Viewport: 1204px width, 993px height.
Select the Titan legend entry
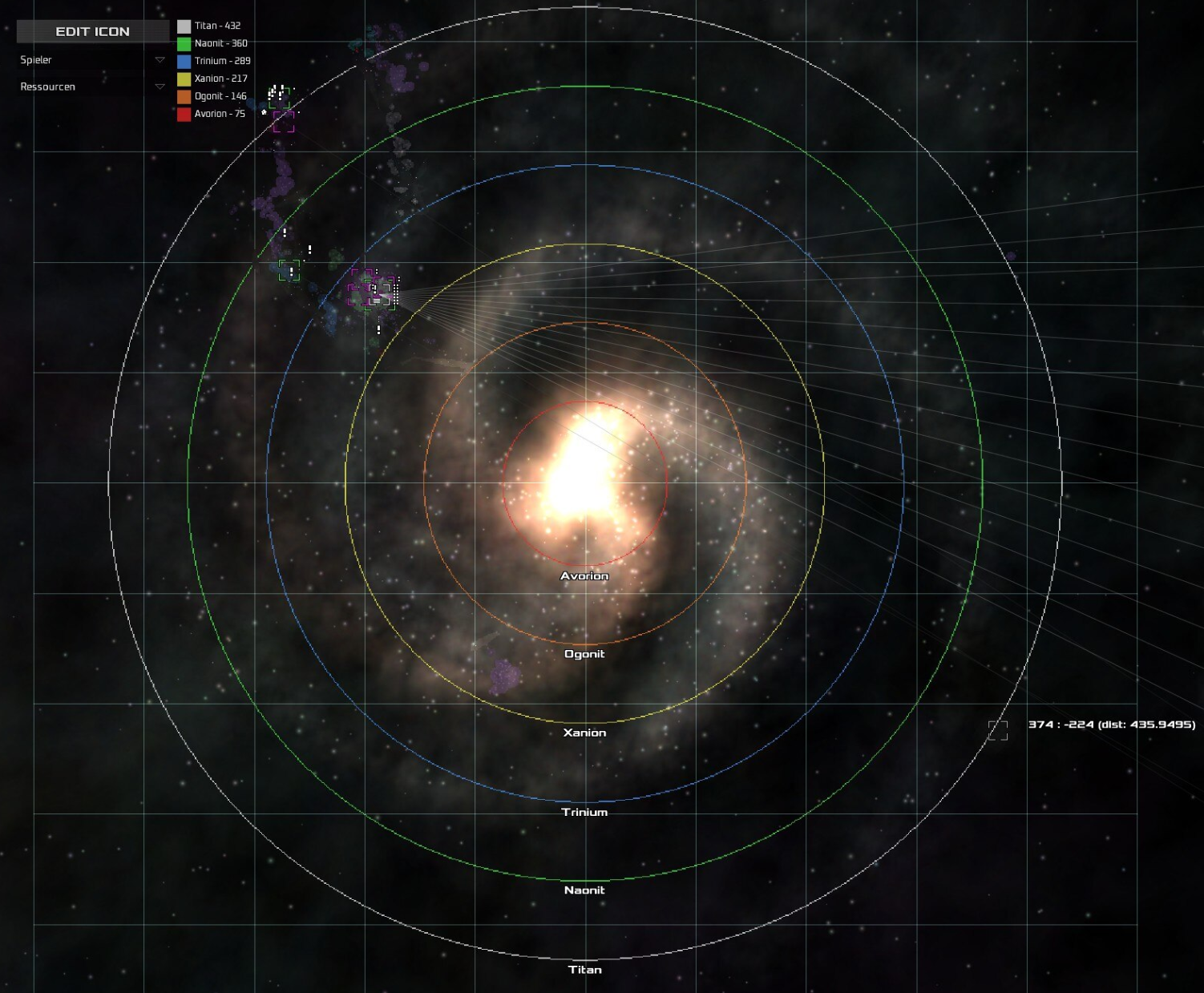coord(209,26)
